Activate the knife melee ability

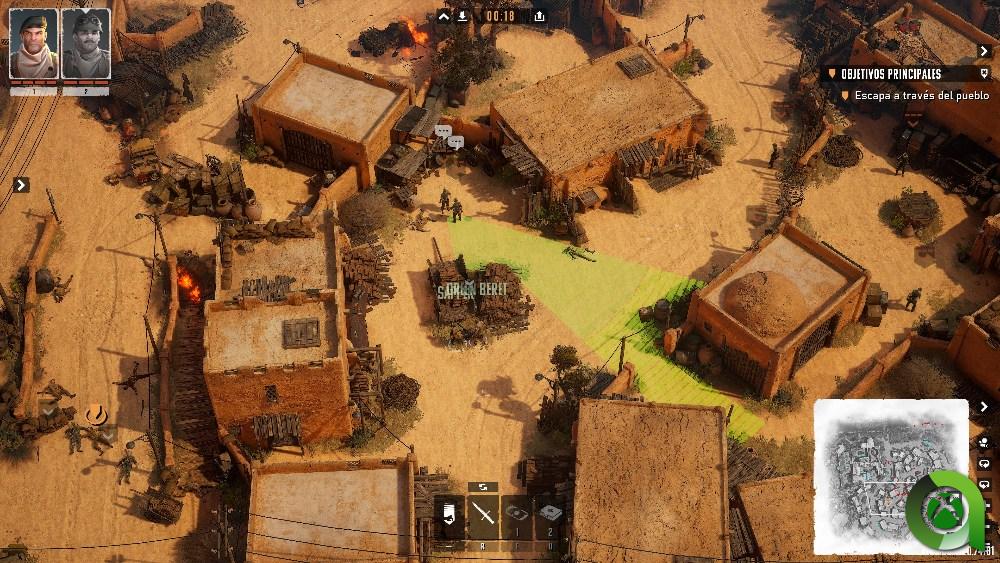484,515
